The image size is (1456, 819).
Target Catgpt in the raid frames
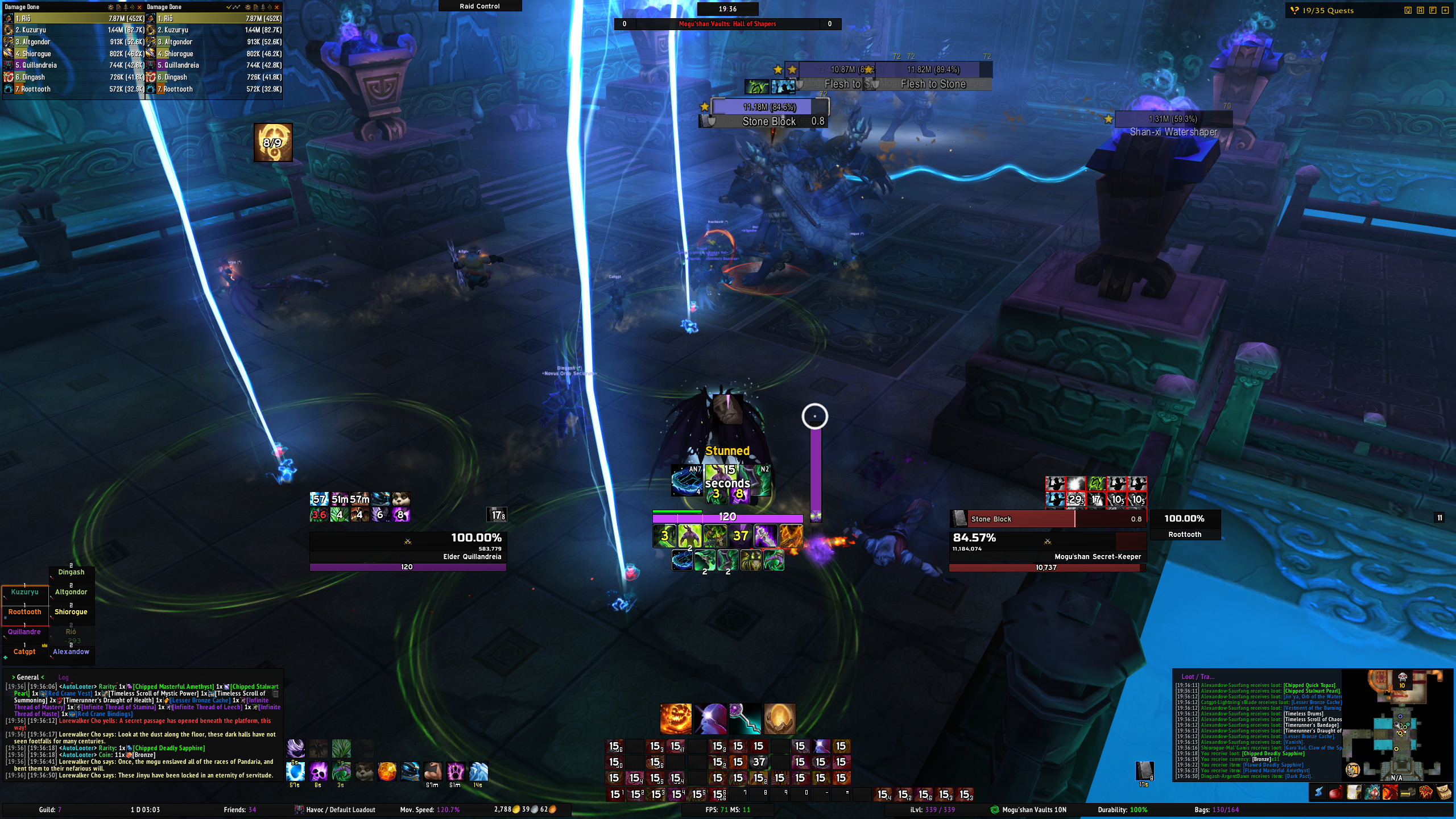[25, 652]
